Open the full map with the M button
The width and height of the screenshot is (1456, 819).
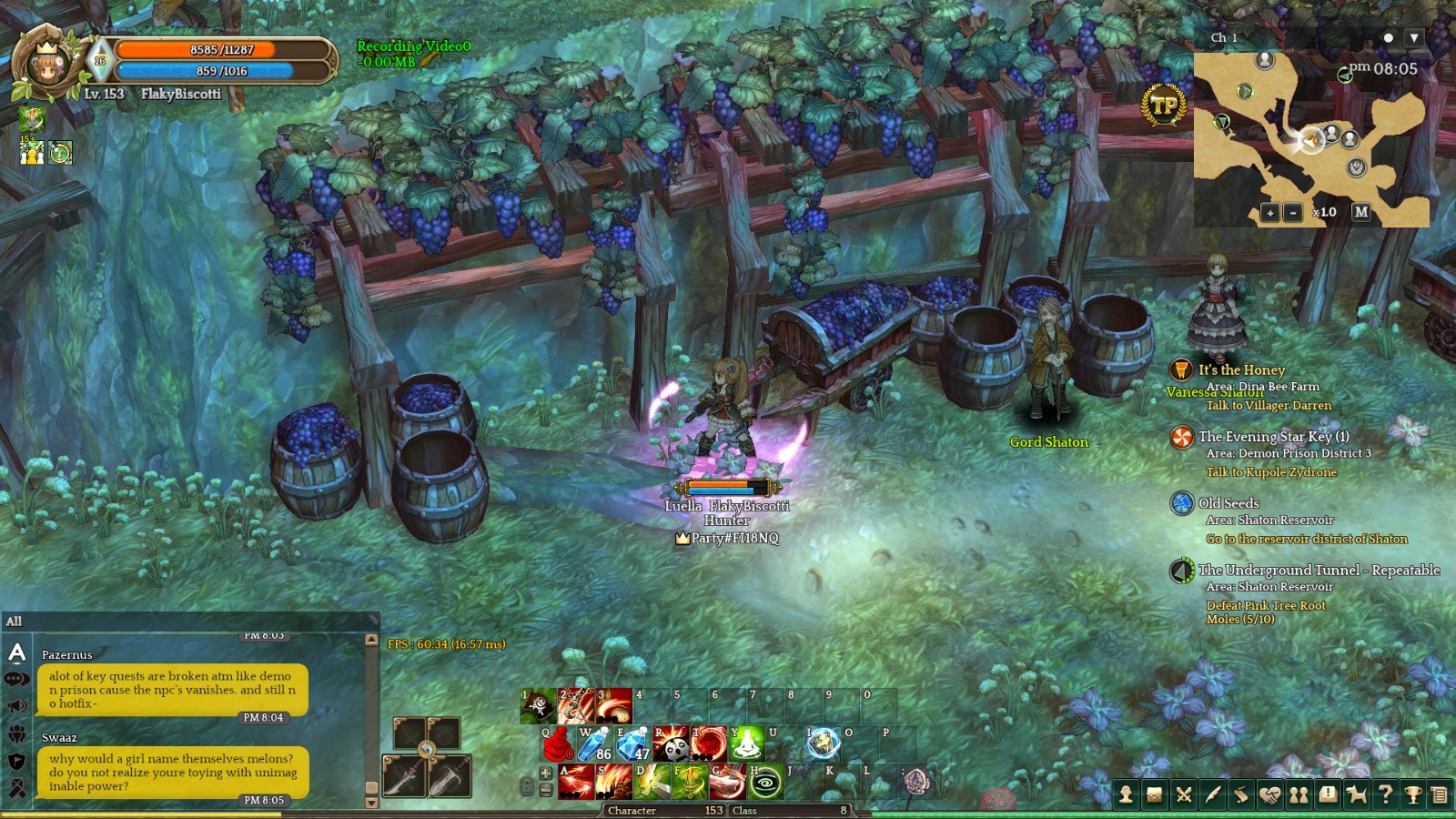point(1360,211)
